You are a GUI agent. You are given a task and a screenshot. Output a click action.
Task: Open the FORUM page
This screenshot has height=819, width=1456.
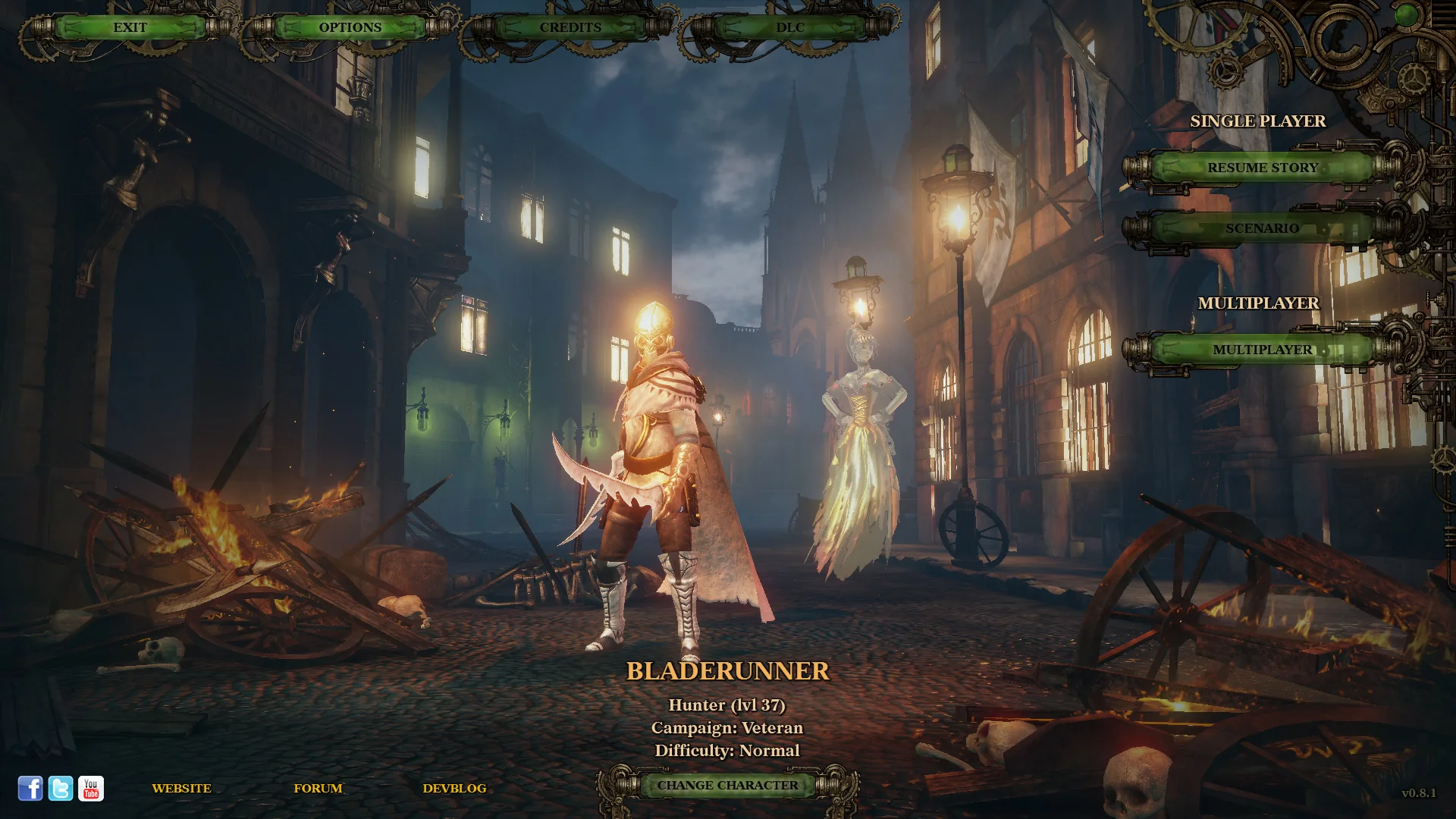pyautogui.click(x=318, y=788)
